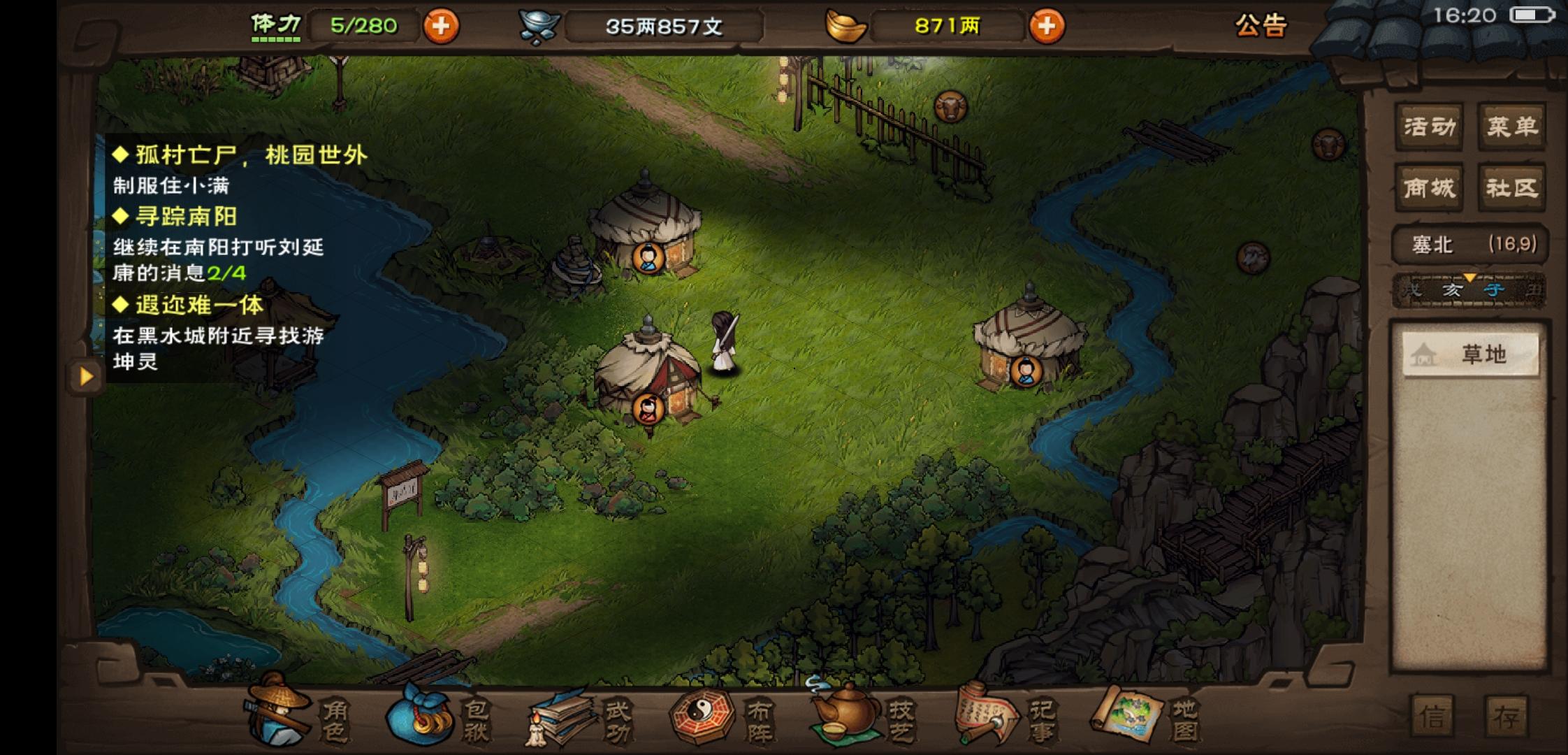
Task: Tap the NPC avatar on the red-roofed yurt
Action: point(648,410)
